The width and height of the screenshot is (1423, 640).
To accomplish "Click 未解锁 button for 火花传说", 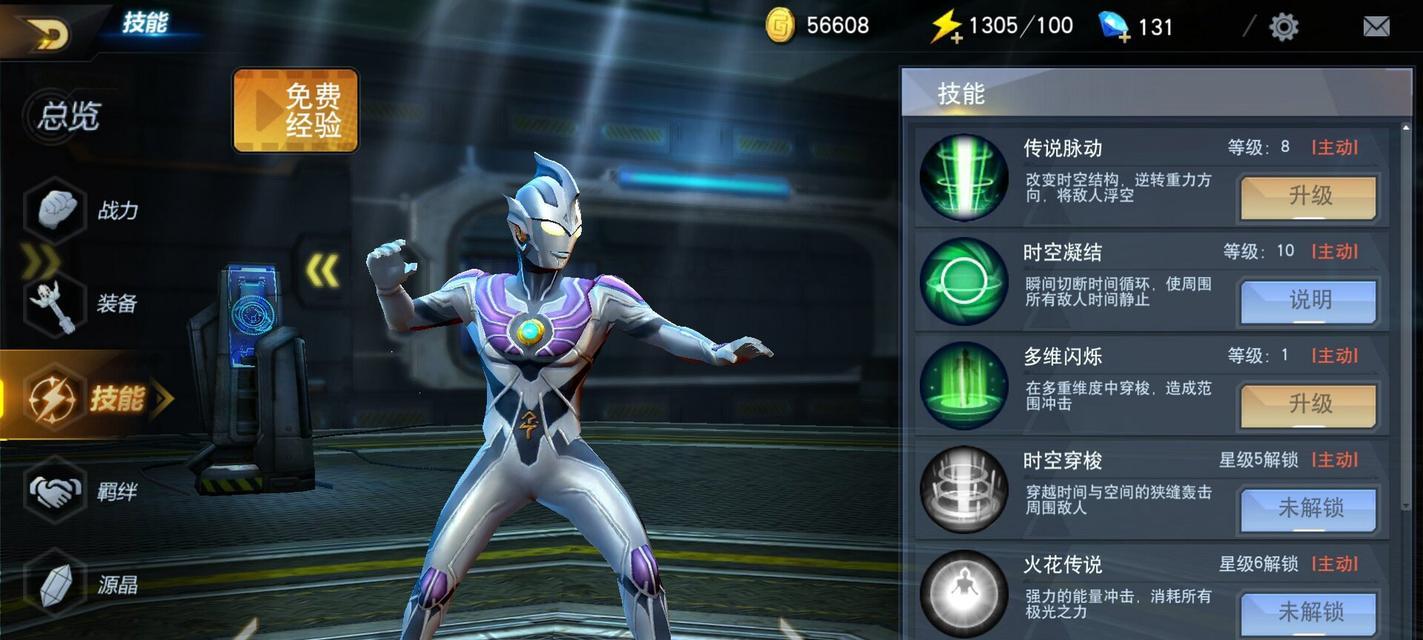I will [1309, 611].
